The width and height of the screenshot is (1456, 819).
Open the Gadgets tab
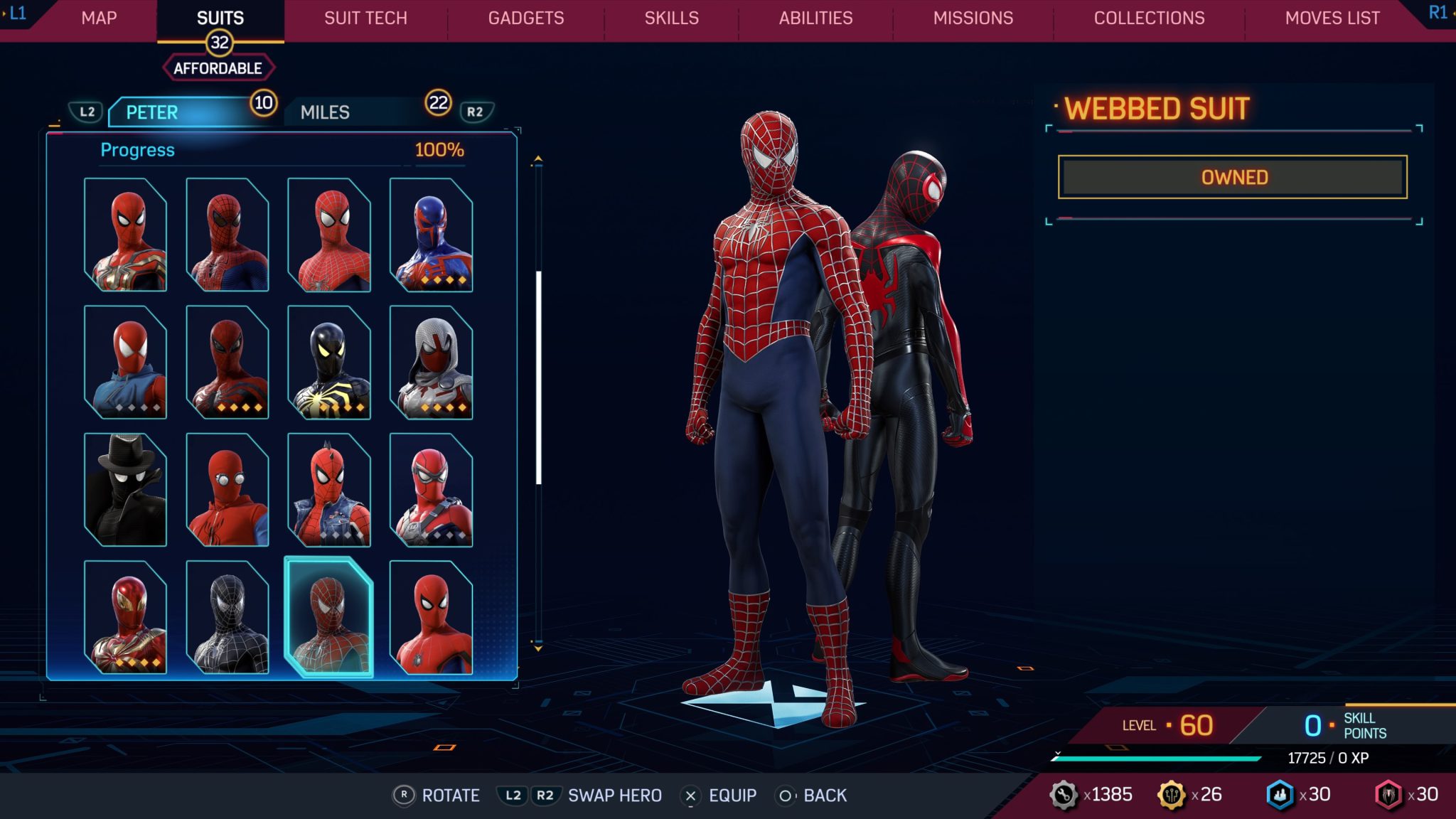coord(525,18)
